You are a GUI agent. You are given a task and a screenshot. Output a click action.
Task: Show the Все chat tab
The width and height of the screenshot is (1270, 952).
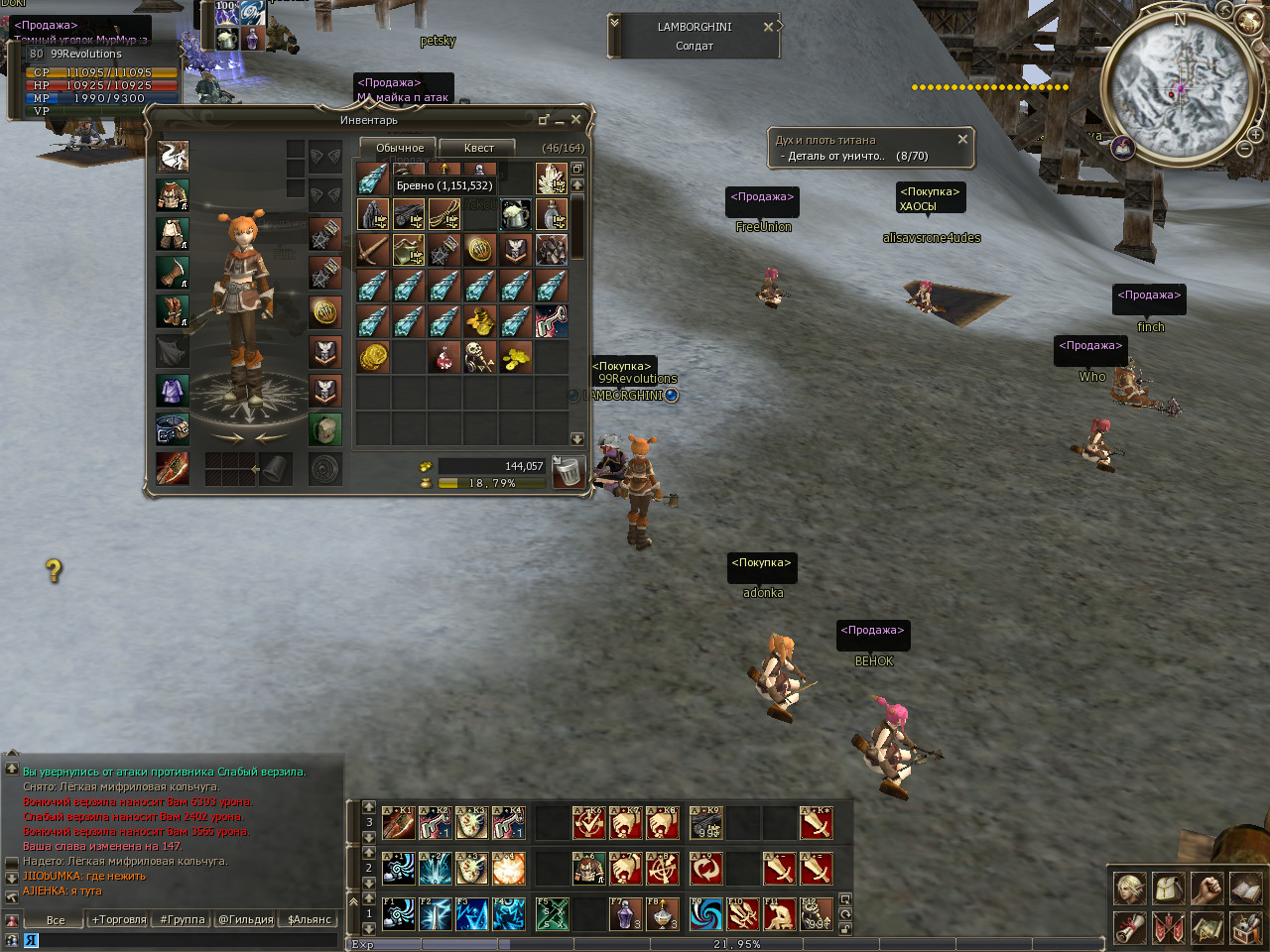[56, 920]
